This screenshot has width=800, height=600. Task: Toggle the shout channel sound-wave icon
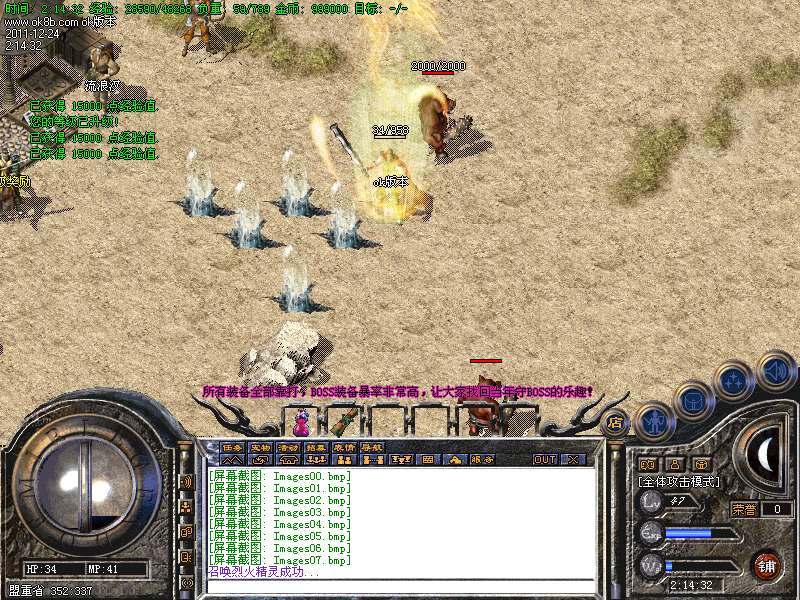187,480
